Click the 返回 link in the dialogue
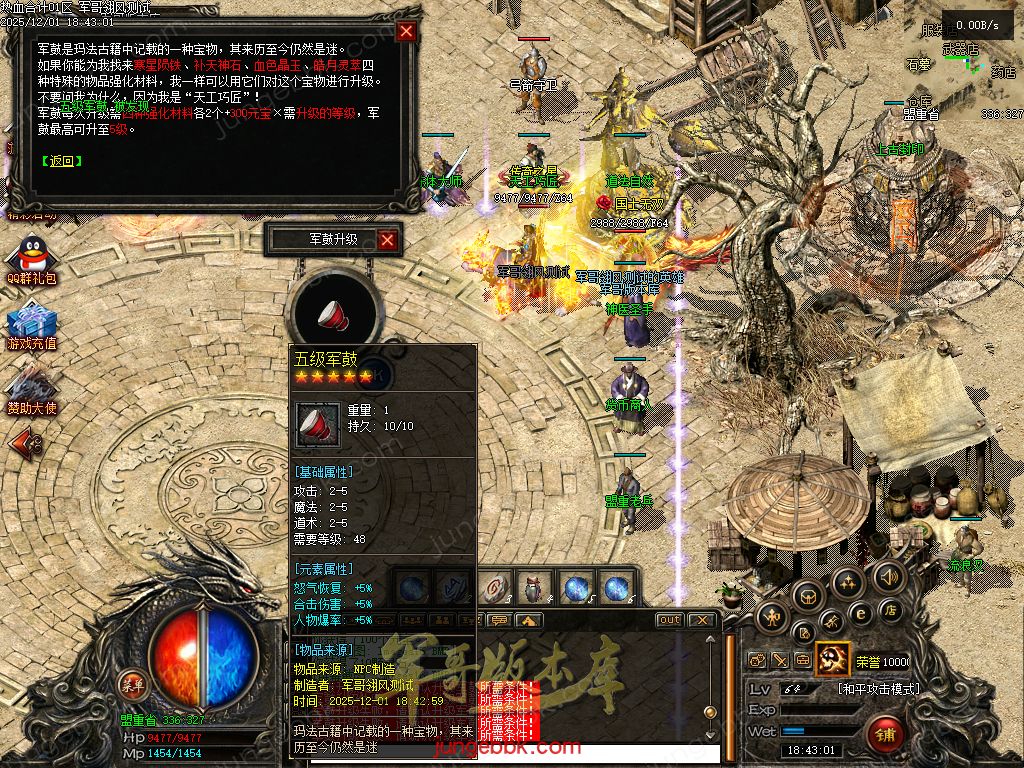Image resolution: width=1024 pixels, height=768 pixels. pos(62,160)
